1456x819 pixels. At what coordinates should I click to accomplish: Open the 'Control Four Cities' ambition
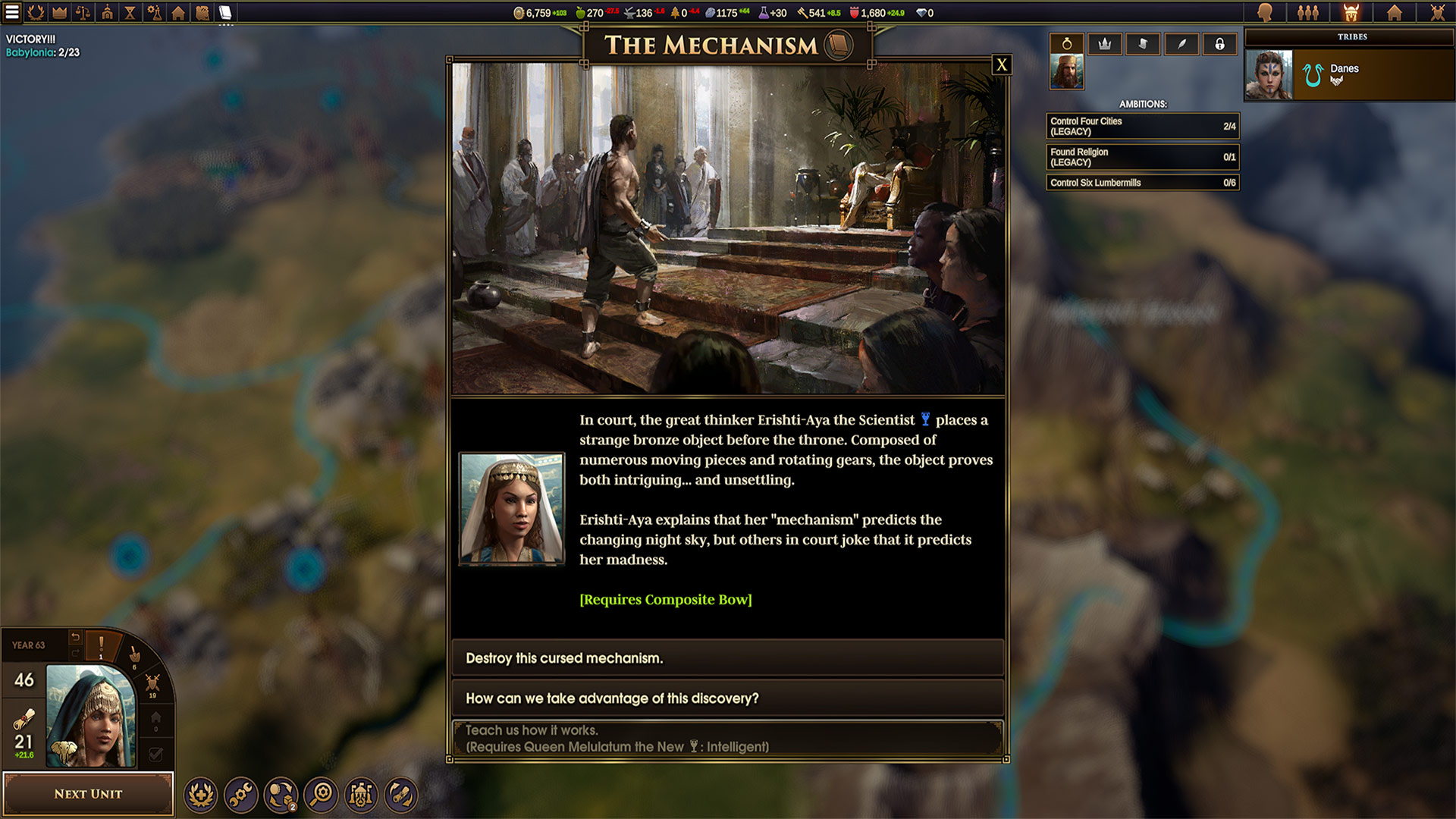[1142, 127]
